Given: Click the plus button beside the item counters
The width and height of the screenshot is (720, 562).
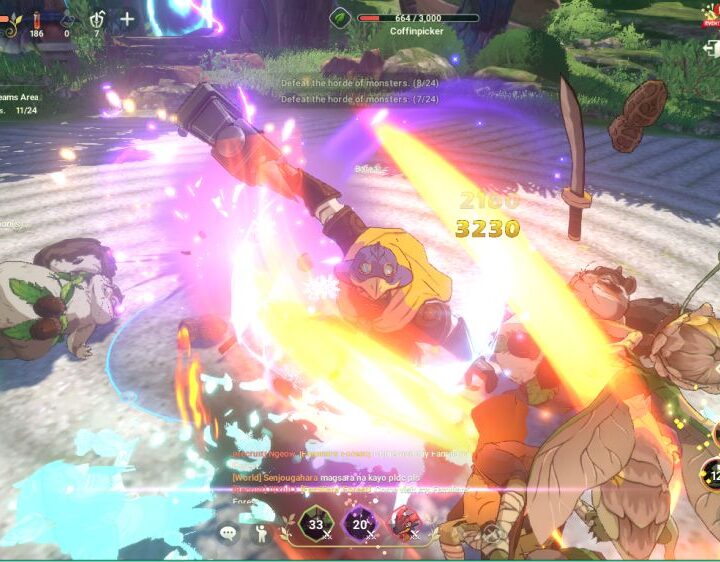Looking at the screenshot, I should [x=128, y=19].
